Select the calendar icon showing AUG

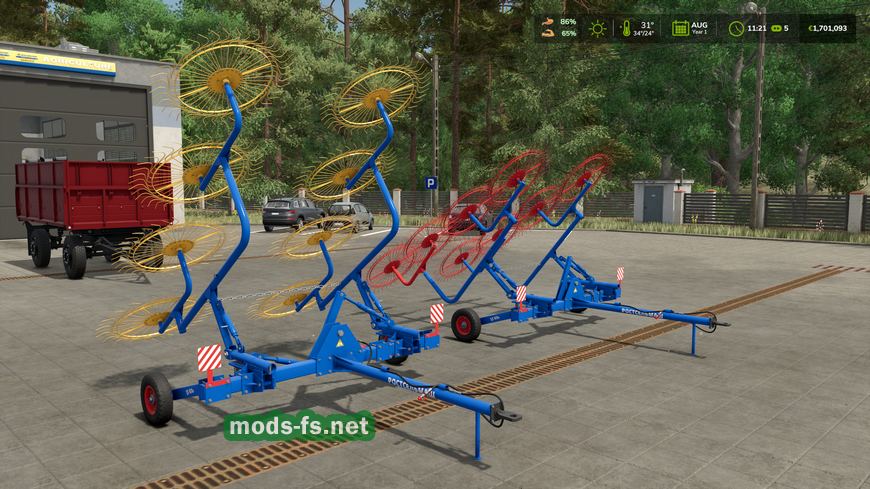(x=680, y=28)
